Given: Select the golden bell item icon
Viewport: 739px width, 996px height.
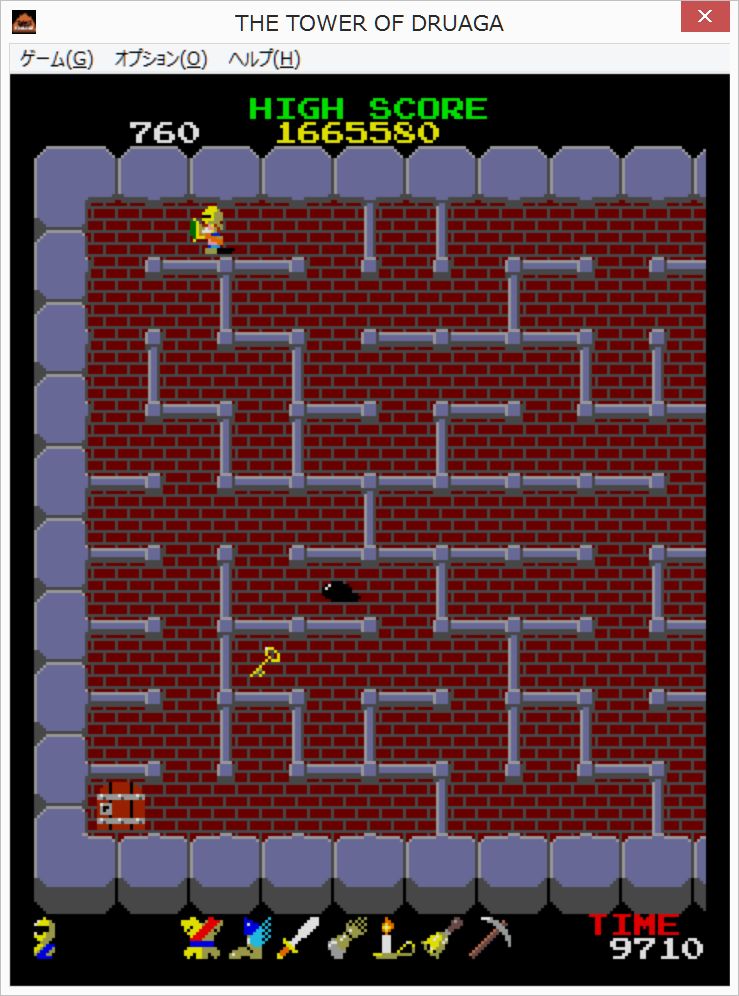Looking at the screenshot, I should point(440,938).
